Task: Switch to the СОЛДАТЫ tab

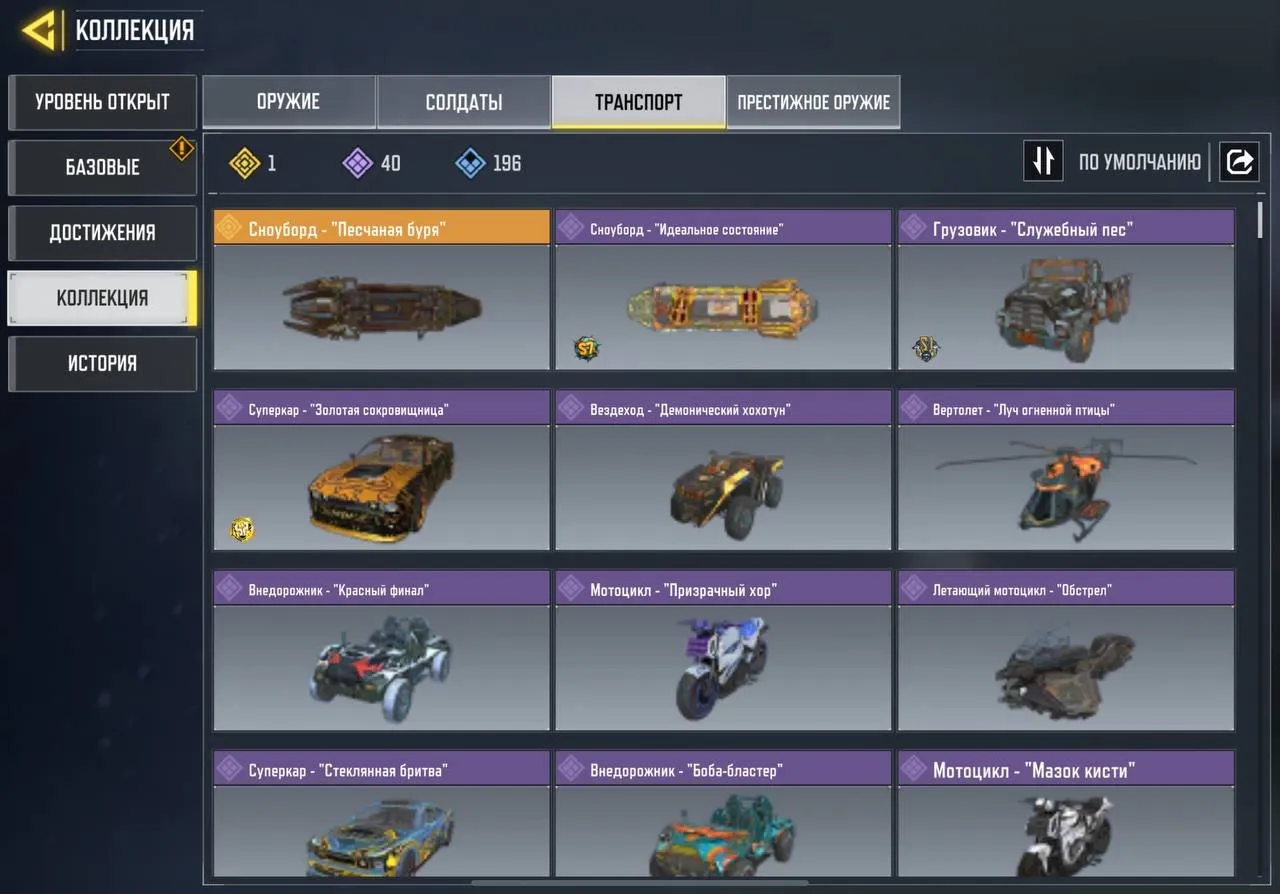Action: point(463,101)
